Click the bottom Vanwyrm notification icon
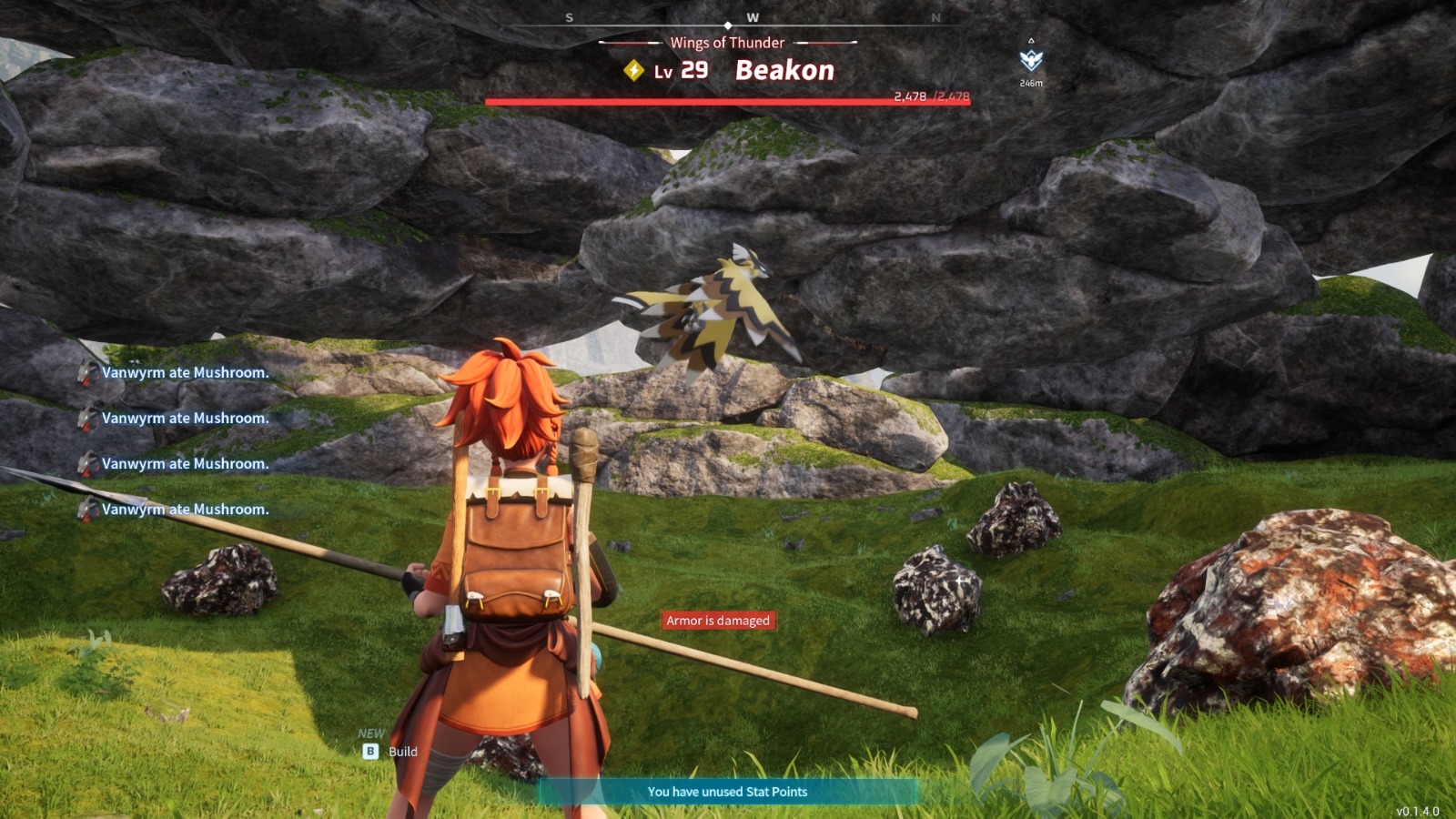The height and width of the screenshot is (819, 1456). tap(88, 510)
